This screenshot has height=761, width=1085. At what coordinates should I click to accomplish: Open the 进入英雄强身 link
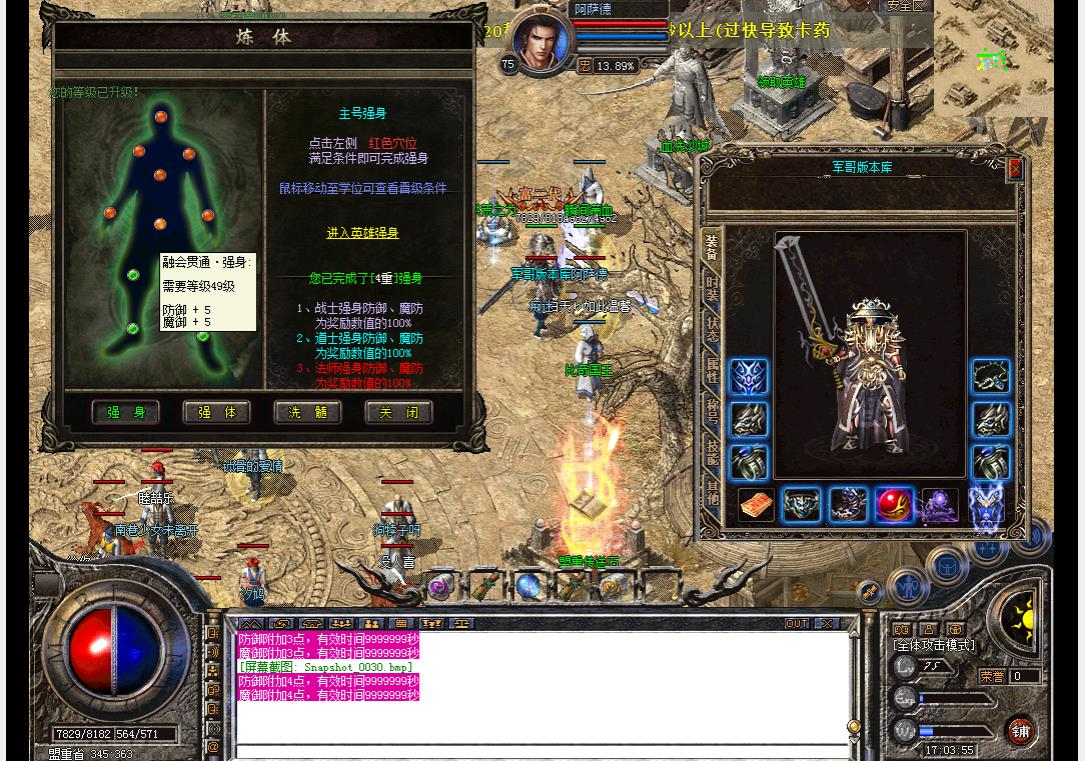(x=362, y=233)
